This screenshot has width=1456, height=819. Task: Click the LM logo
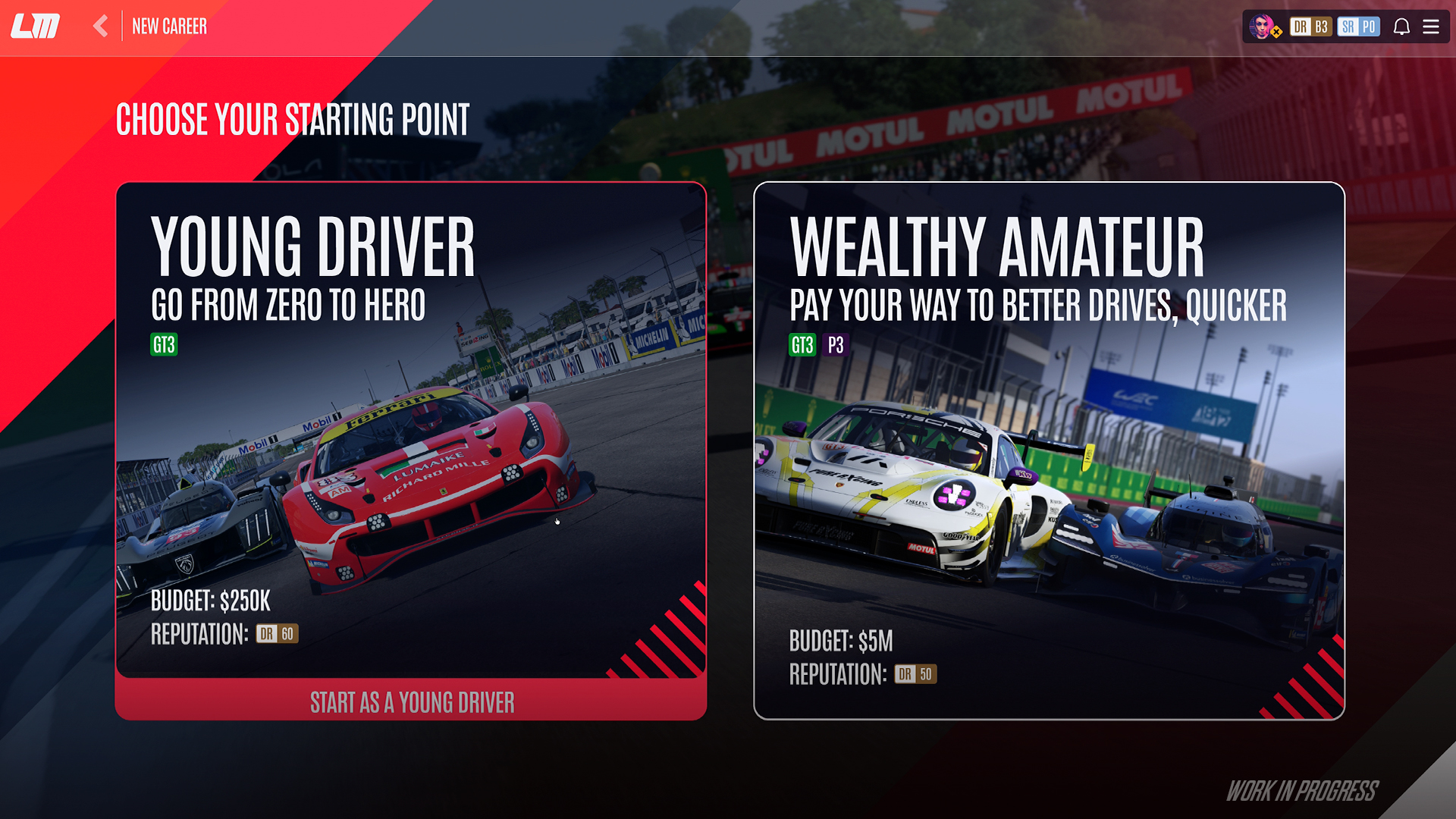[x=36, y=27]
